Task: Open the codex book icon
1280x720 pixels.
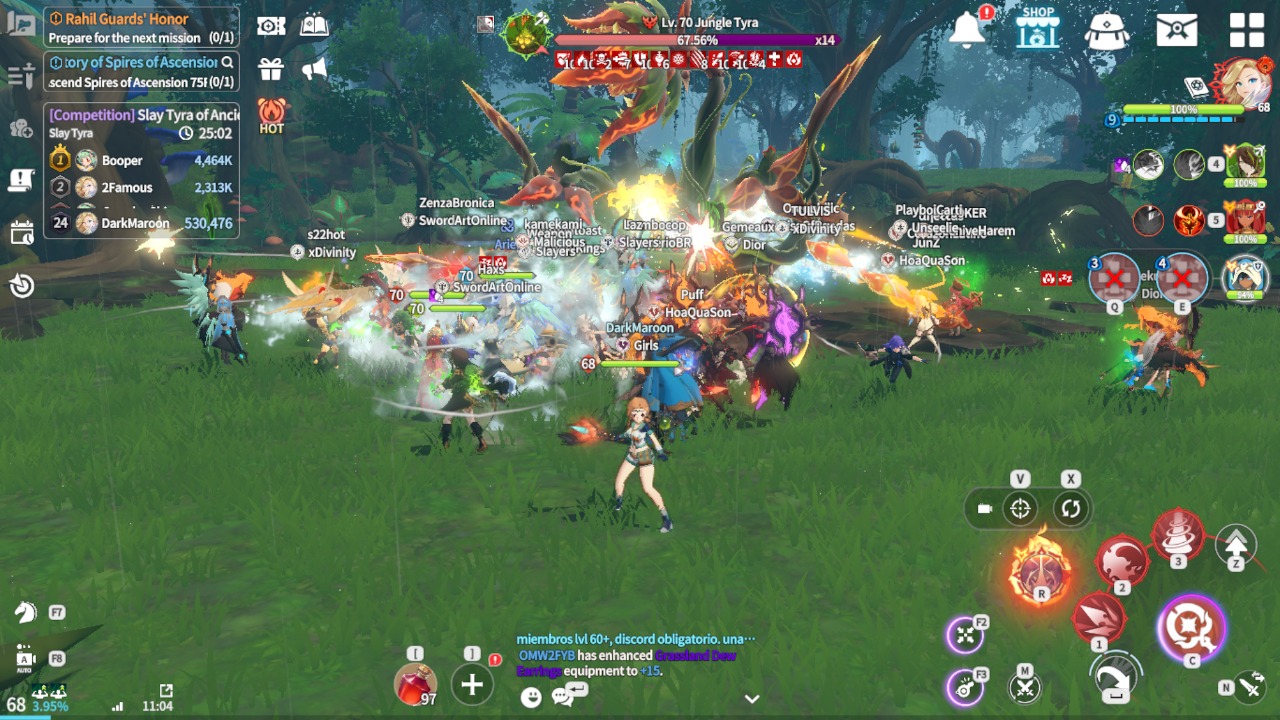Action: click(x=314, y=26)
